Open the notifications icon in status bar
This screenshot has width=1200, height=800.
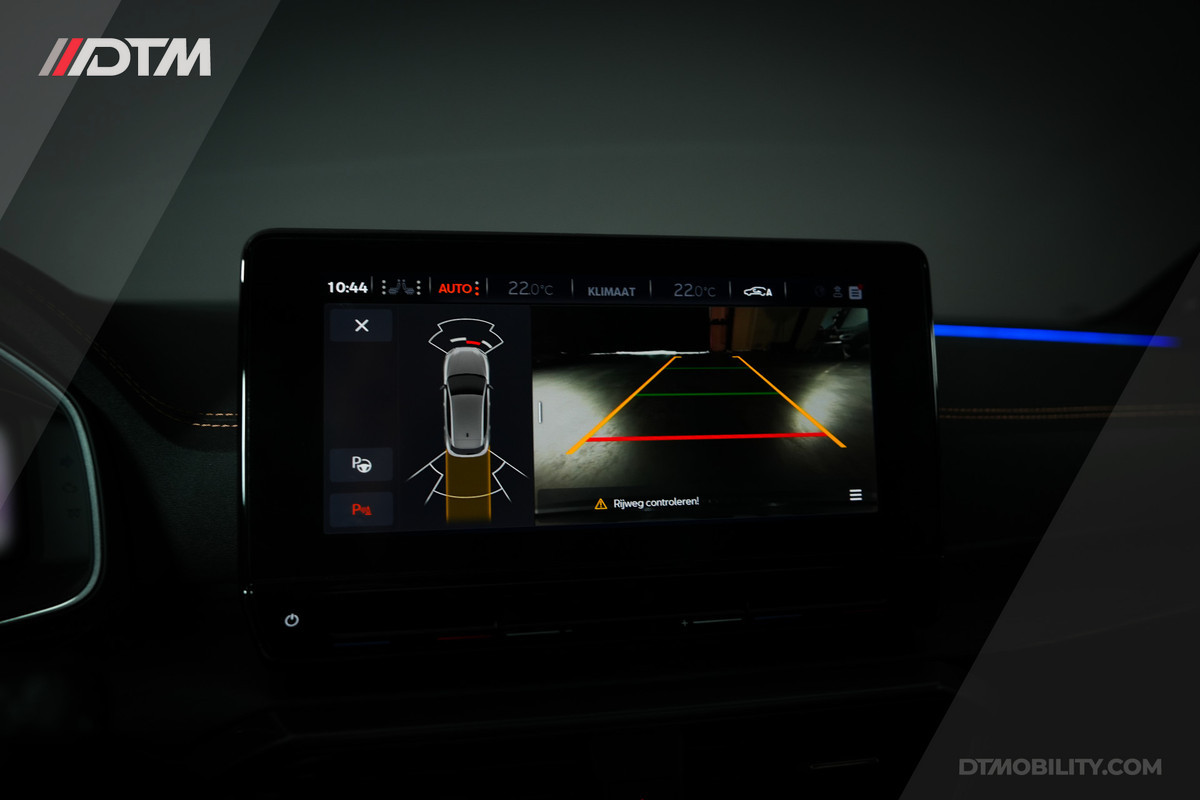tap(855, 293)
